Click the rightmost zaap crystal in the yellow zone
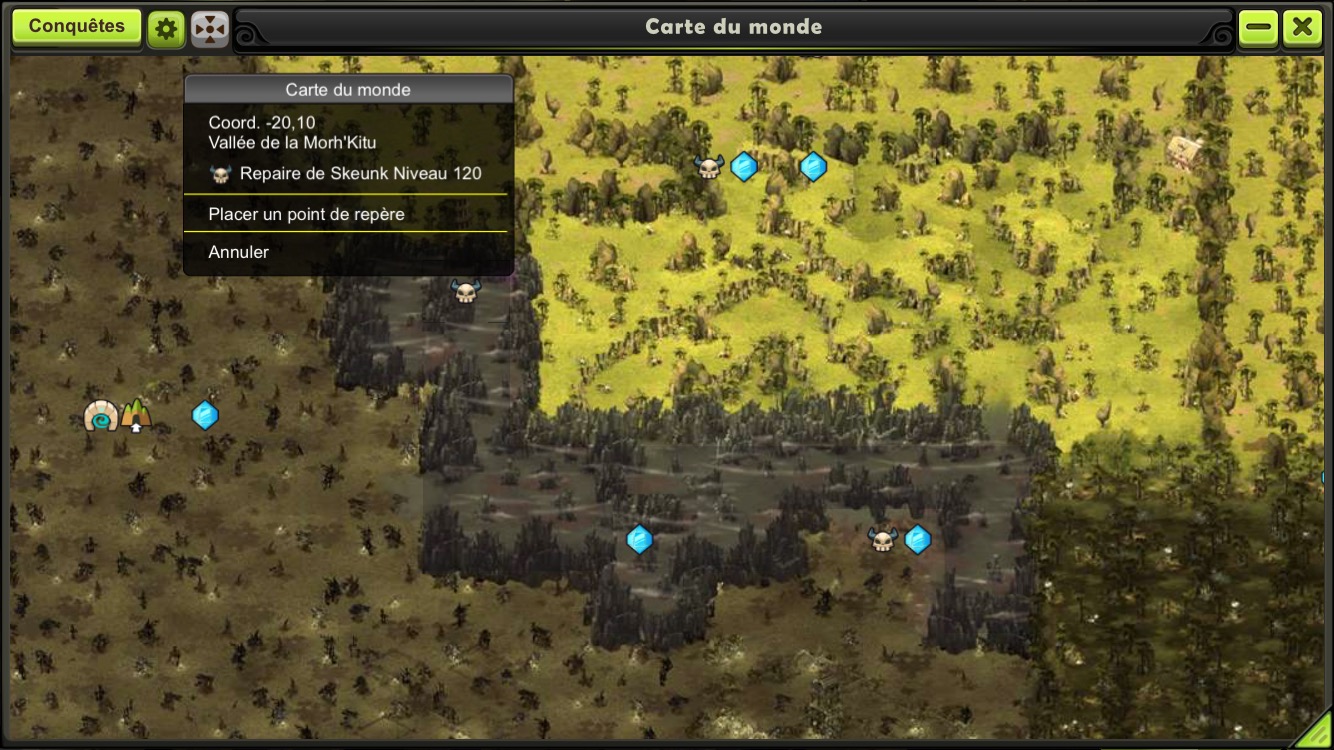 (x=813, y=167)
